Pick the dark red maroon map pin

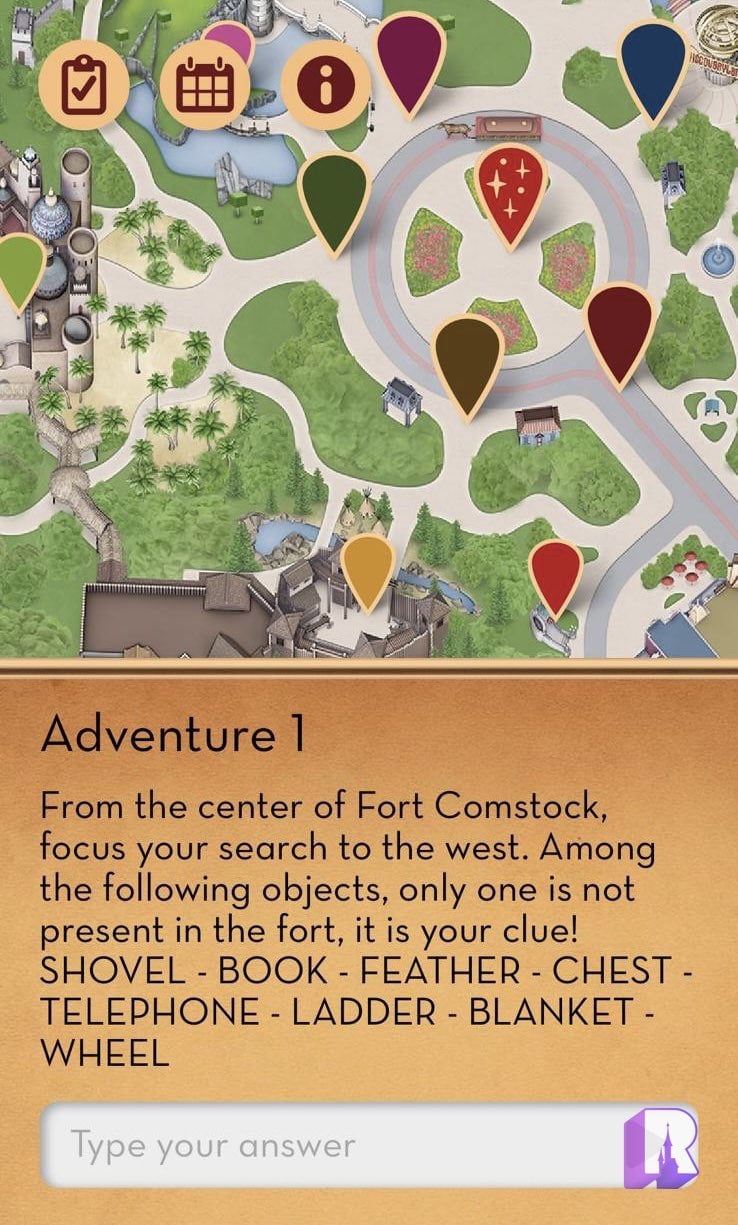point(618,326)
